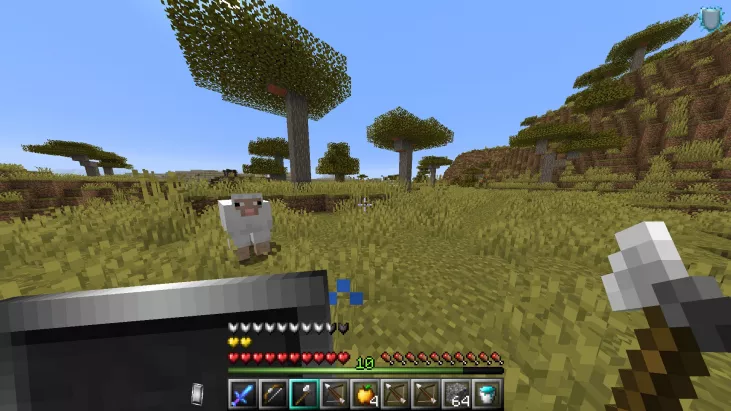Click the shield status effect icon
The height and width of the screenshot is (411, 731).
click(710, 19)
